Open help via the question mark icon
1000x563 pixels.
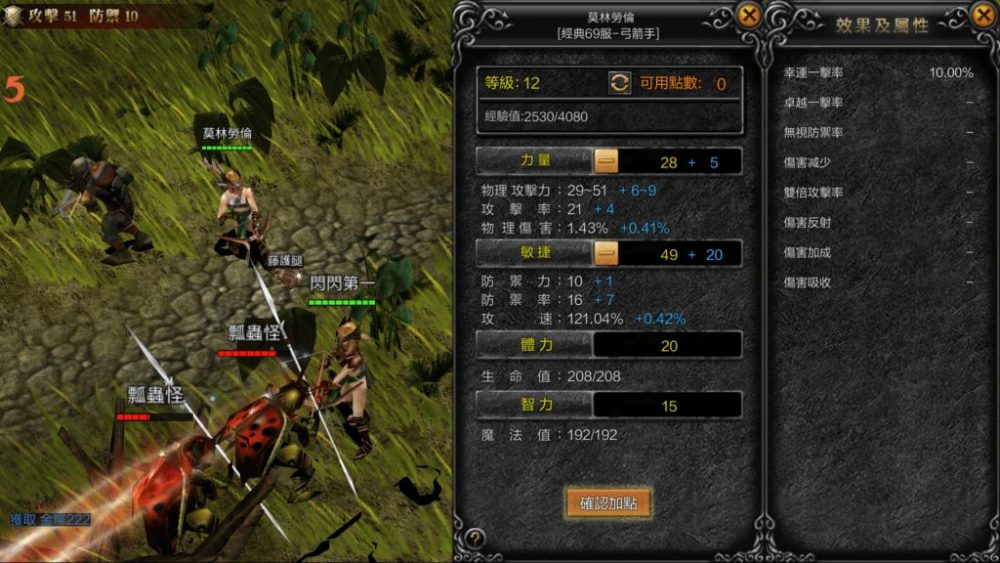(x=475, y=538)
